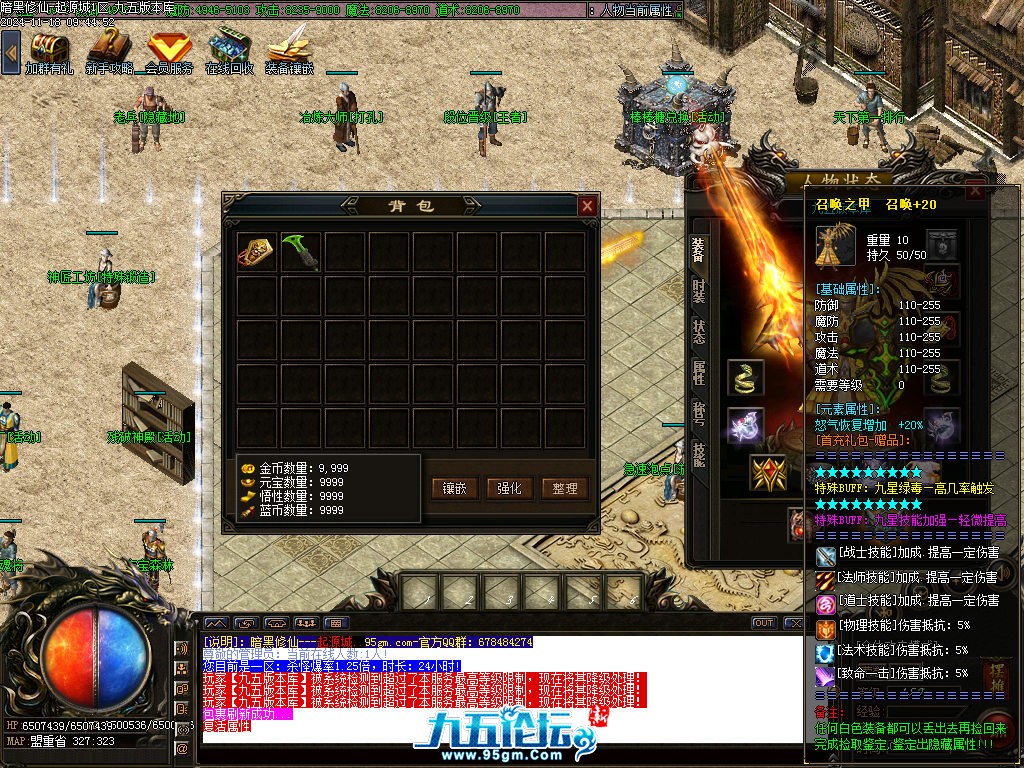Viewport: 1024px width, 768px height.
Task: Close the backpack window
Action: (587, 206)
